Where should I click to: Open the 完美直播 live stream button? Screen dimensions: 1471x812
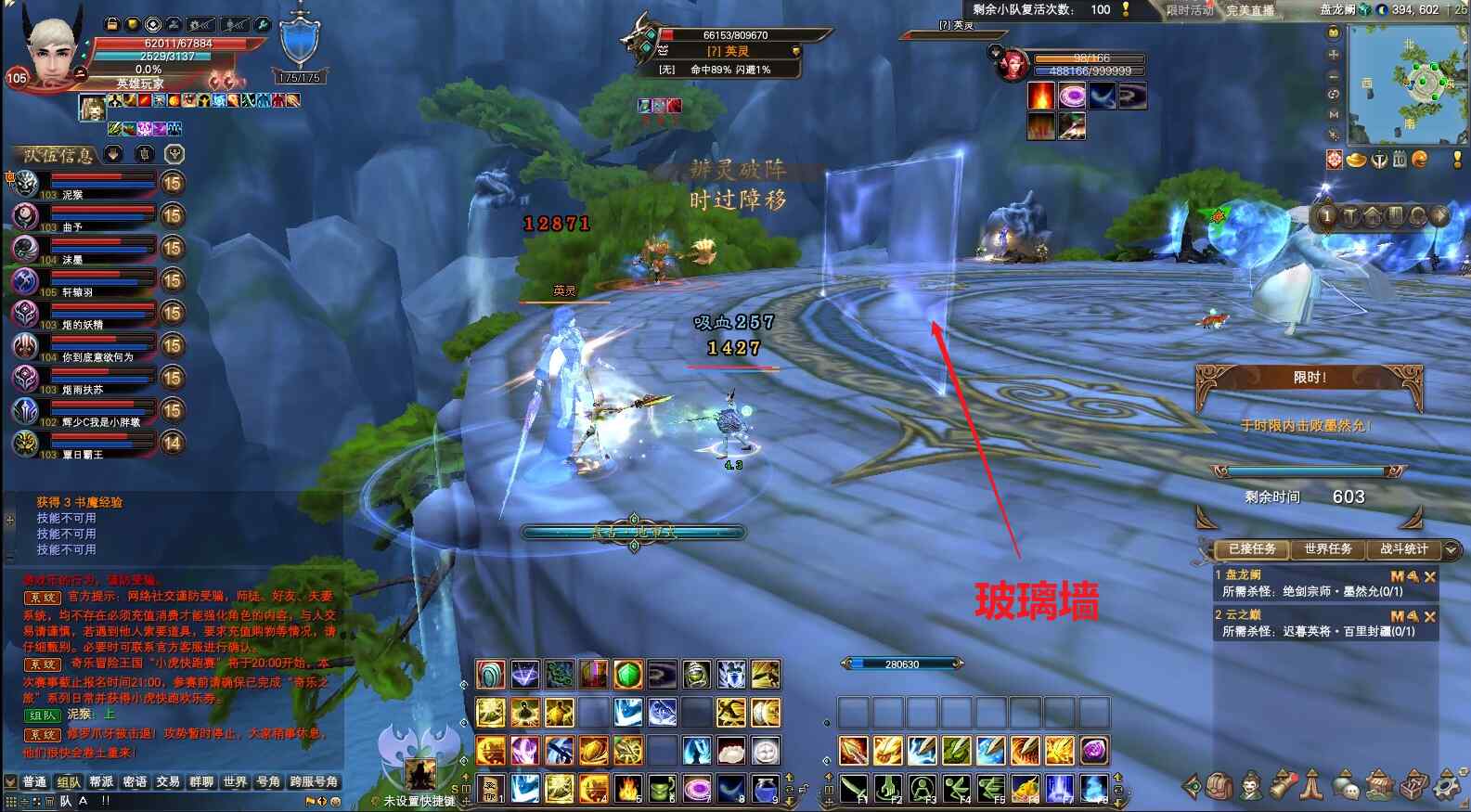point(1249,10)
